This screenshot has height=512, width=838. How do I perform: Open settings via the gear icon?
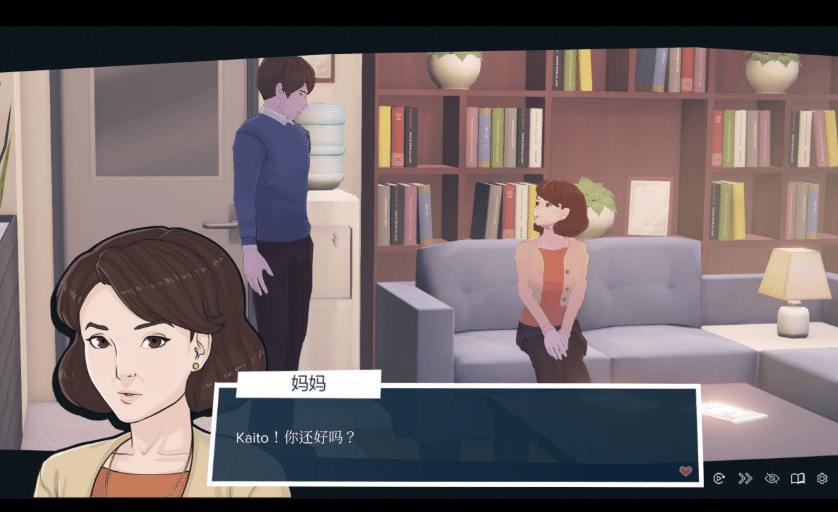coord(822,479)
